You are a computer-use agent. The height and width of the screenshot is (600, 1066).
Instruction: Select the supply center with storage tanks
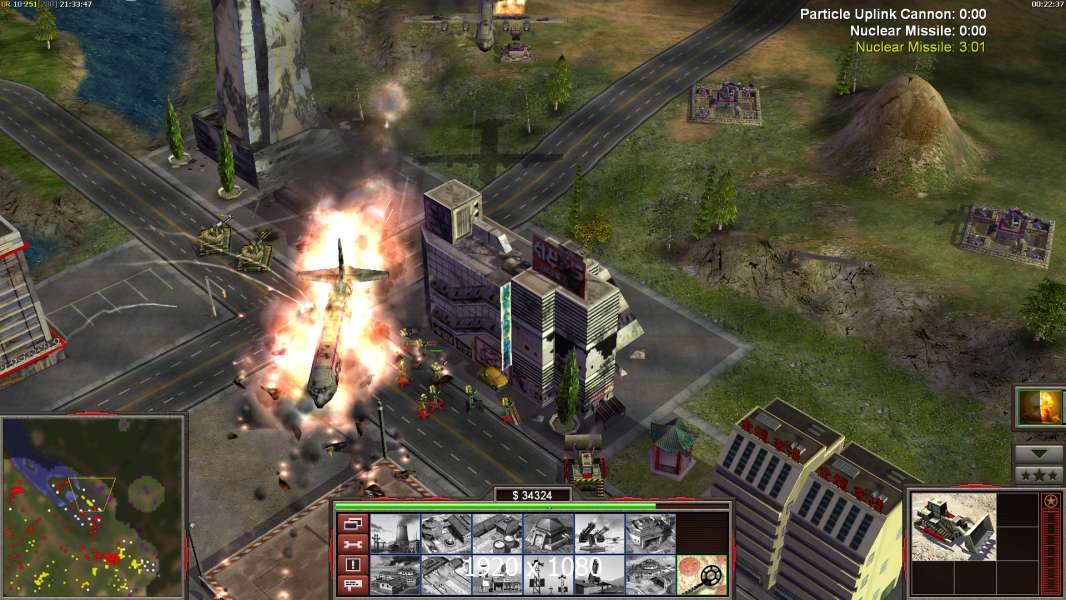coord(497,534)
